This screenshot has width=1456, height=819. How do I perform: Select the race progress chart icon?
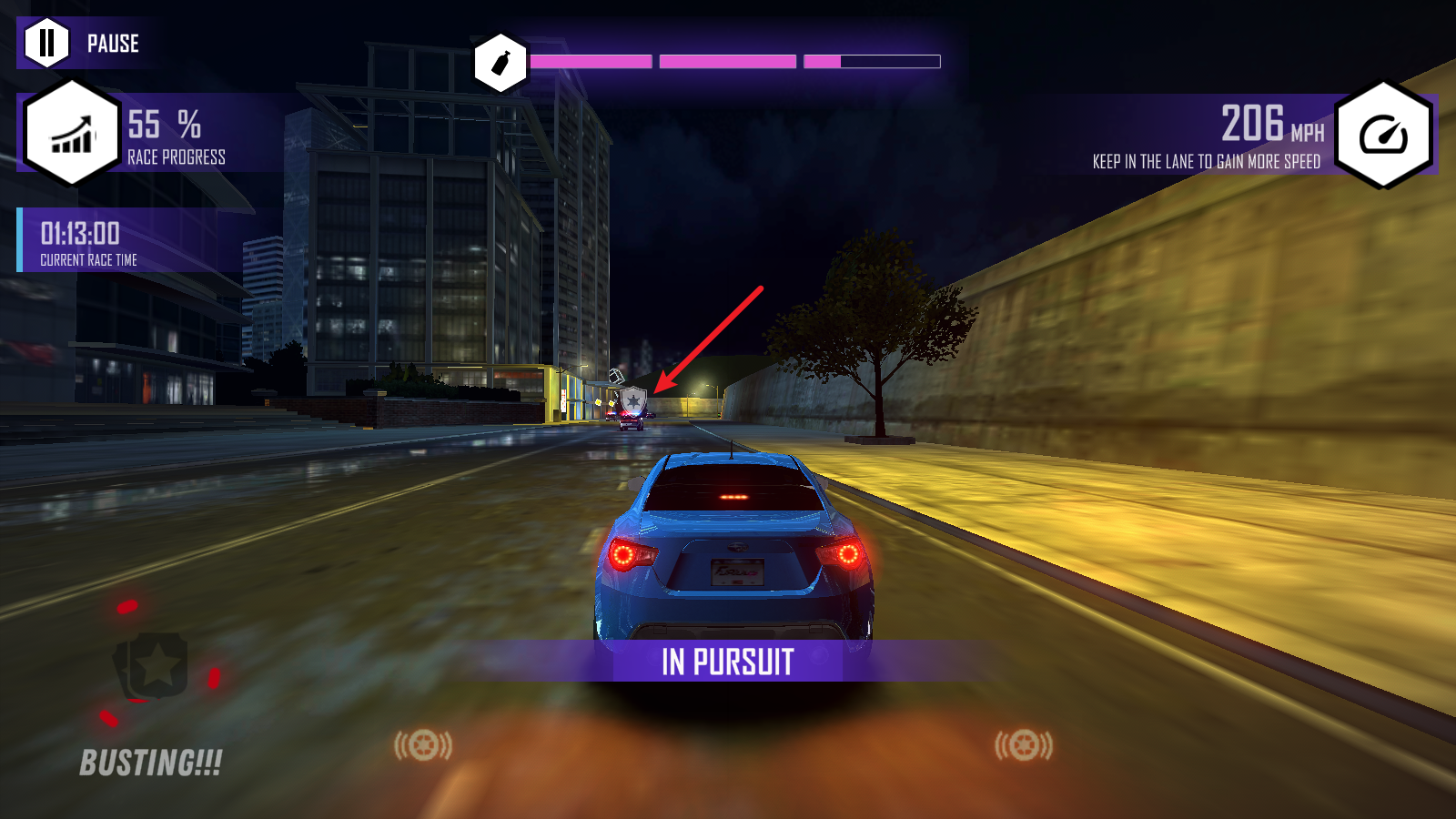coord(72,134)
